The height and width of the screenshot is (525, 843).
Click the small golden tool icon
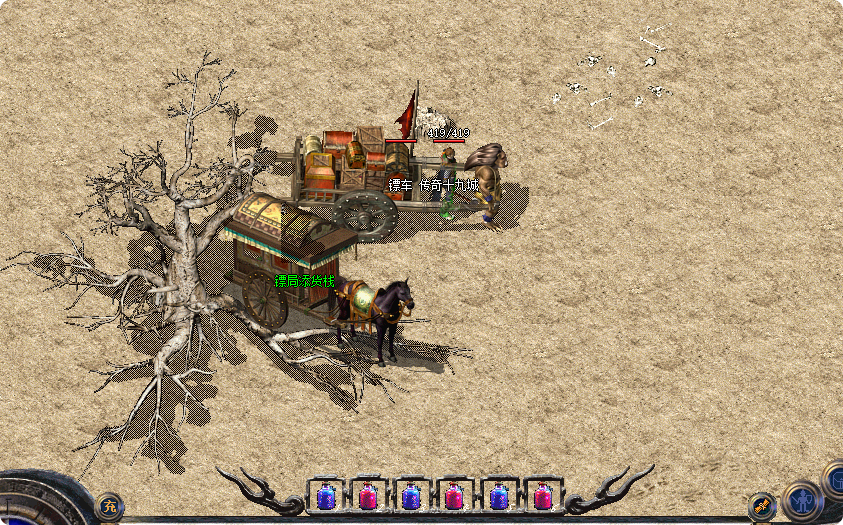[x=762, y=505]
